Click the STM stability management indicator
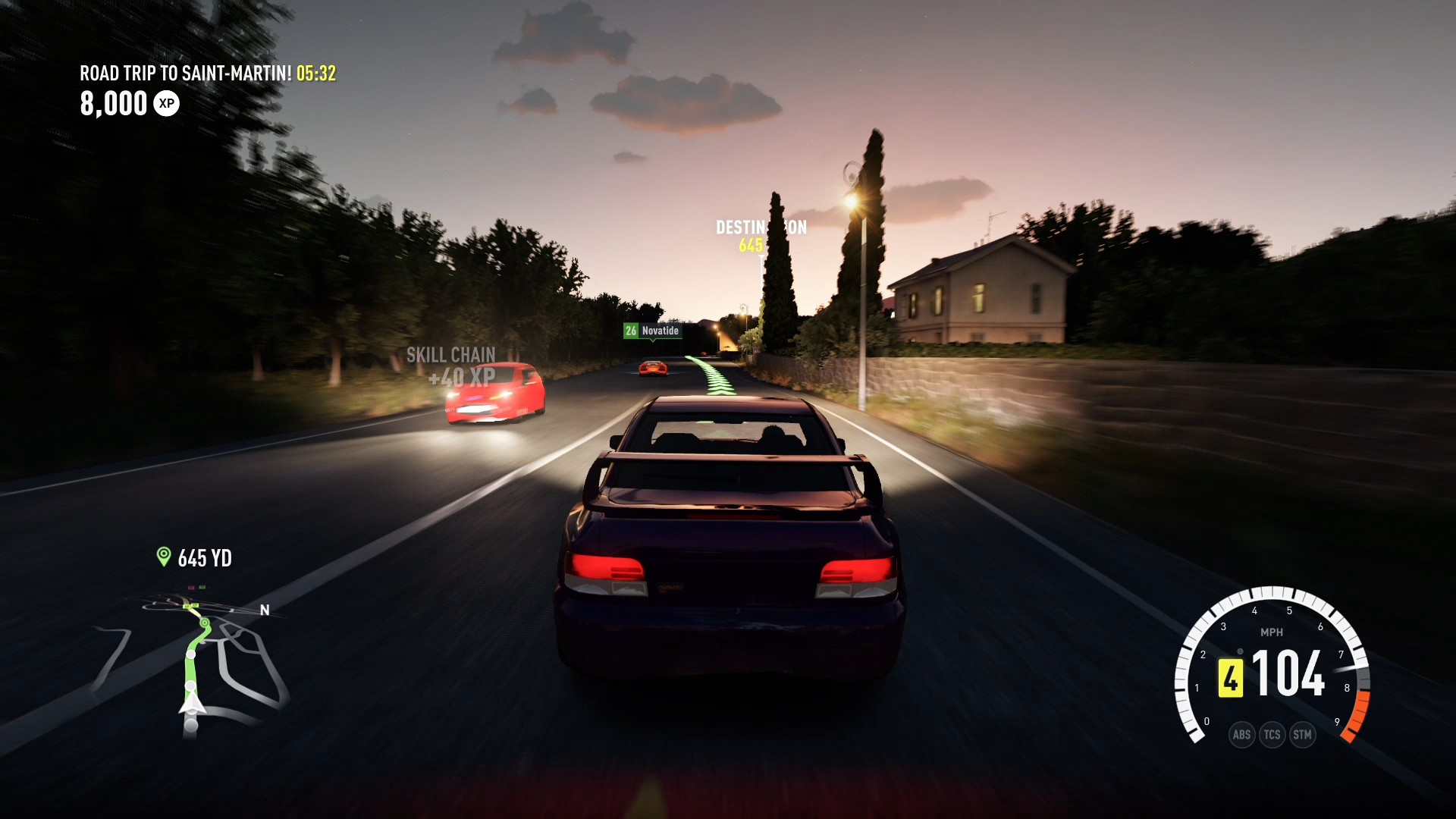1456x819 pixels. [x=1304, y=734]
